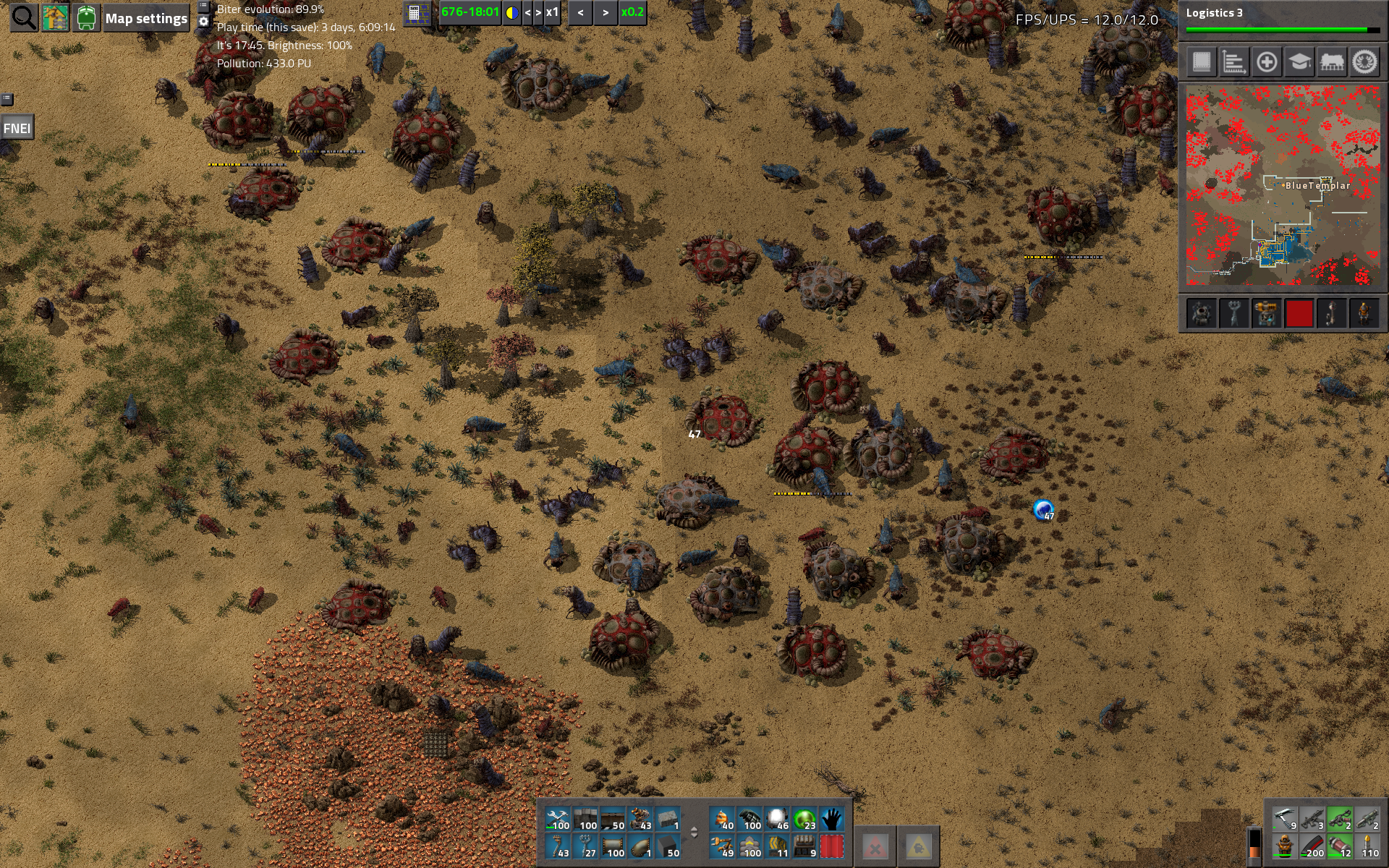Open the achievements laurel wreath icon
Screen dimensions: 1389x868
[x=1364, y=62]
